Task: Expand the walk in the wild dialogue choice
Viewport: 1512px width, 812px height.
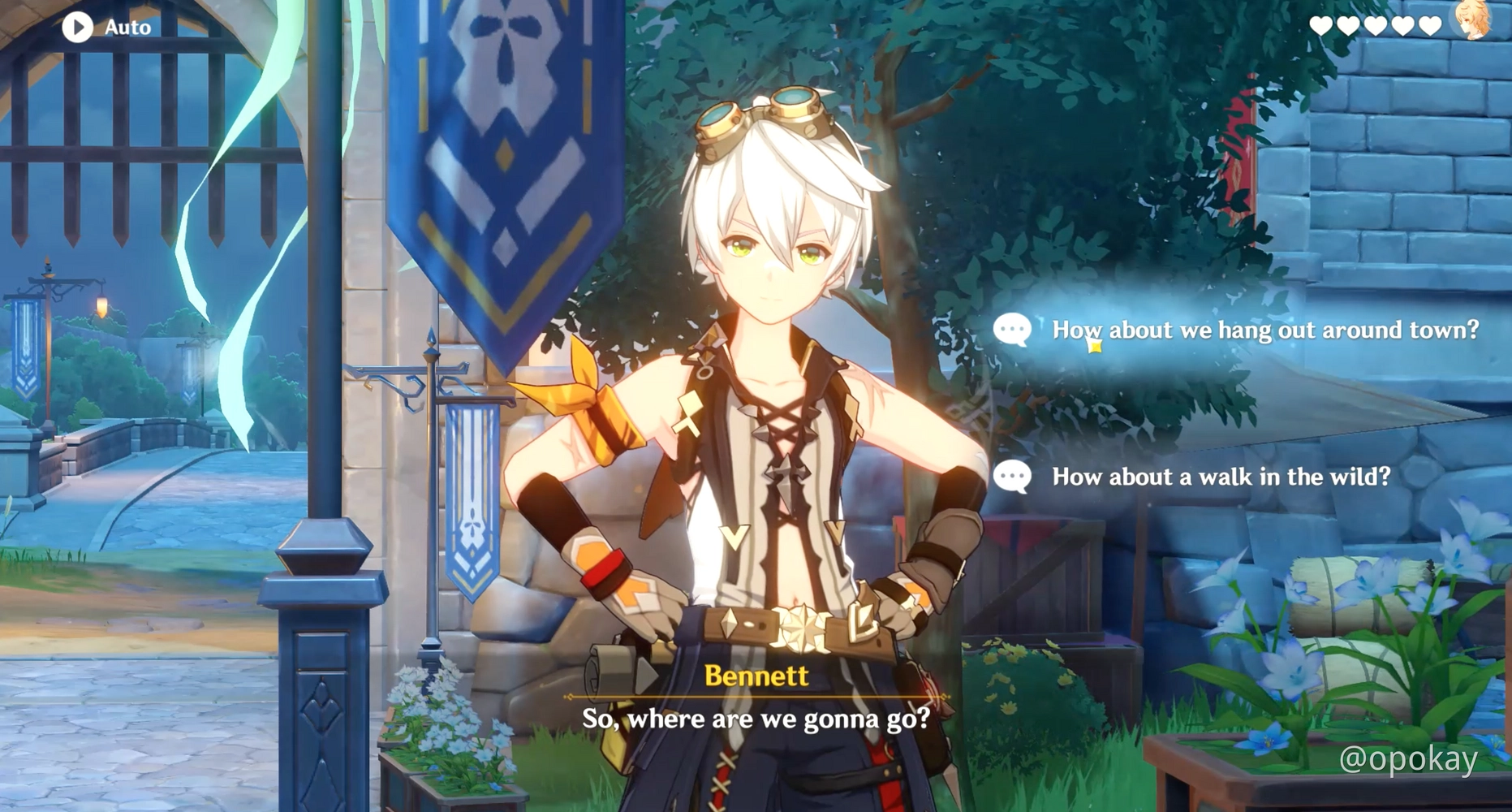Action: [x=1221, y=477]
